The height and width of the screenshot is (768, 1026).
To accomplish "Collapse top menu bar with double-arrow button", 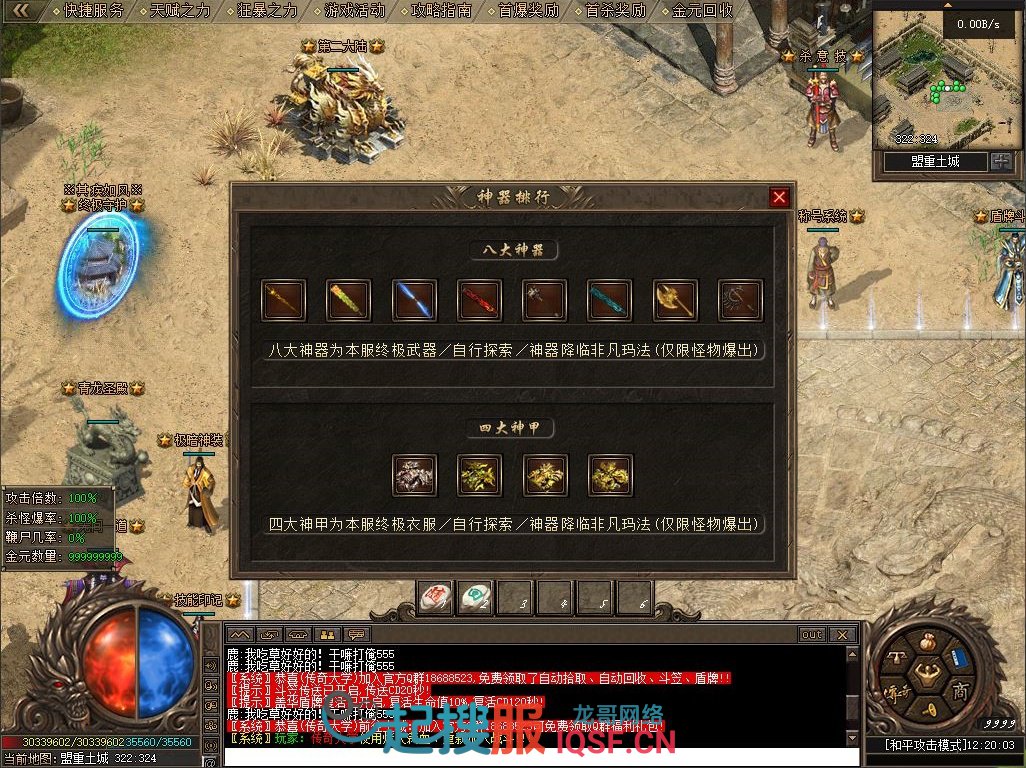I will (x=21, y=11).
